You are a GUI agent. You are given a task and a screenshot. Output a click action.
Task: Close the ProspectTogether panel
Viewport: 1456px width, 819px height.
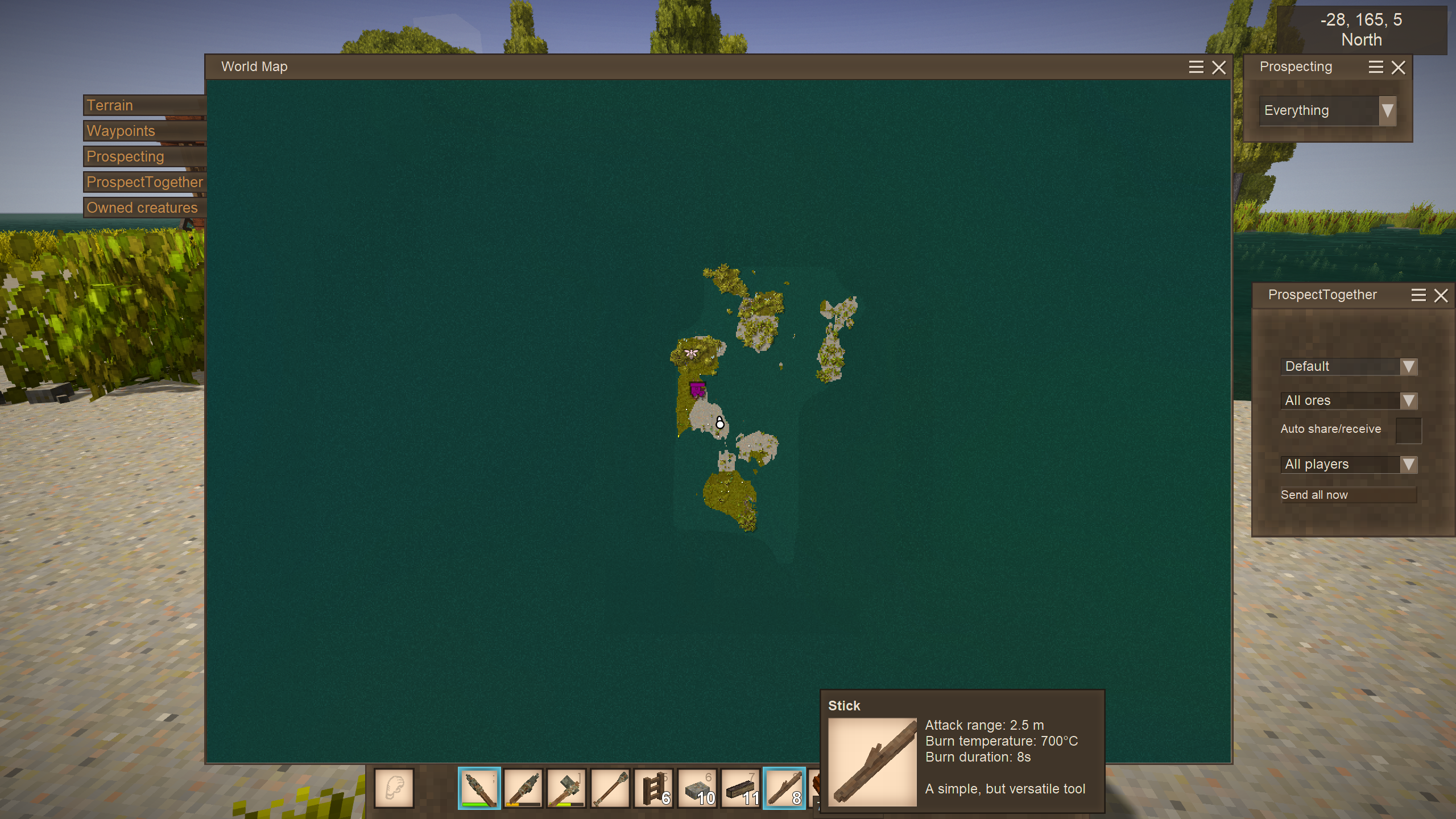(1441, 295)
